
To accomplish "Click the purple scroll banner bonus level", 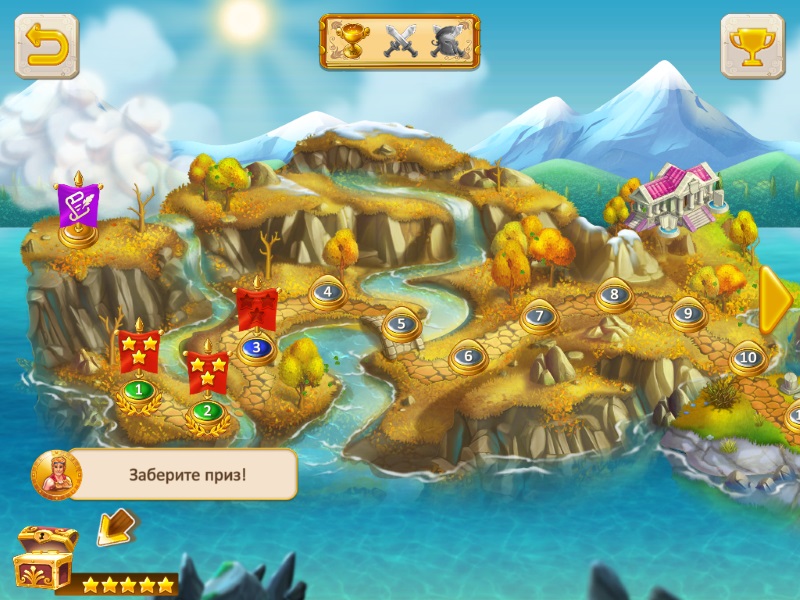I will click(77, 206).
